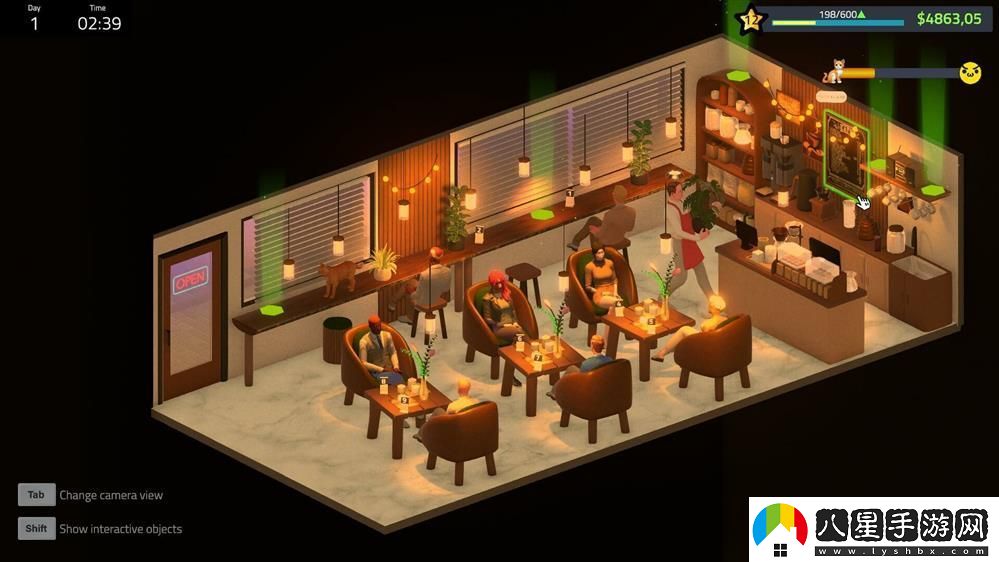Click the angry yellow face icon
Viewport: 999px width, 562px height.
pyautogui.click(x=969, y=72)
